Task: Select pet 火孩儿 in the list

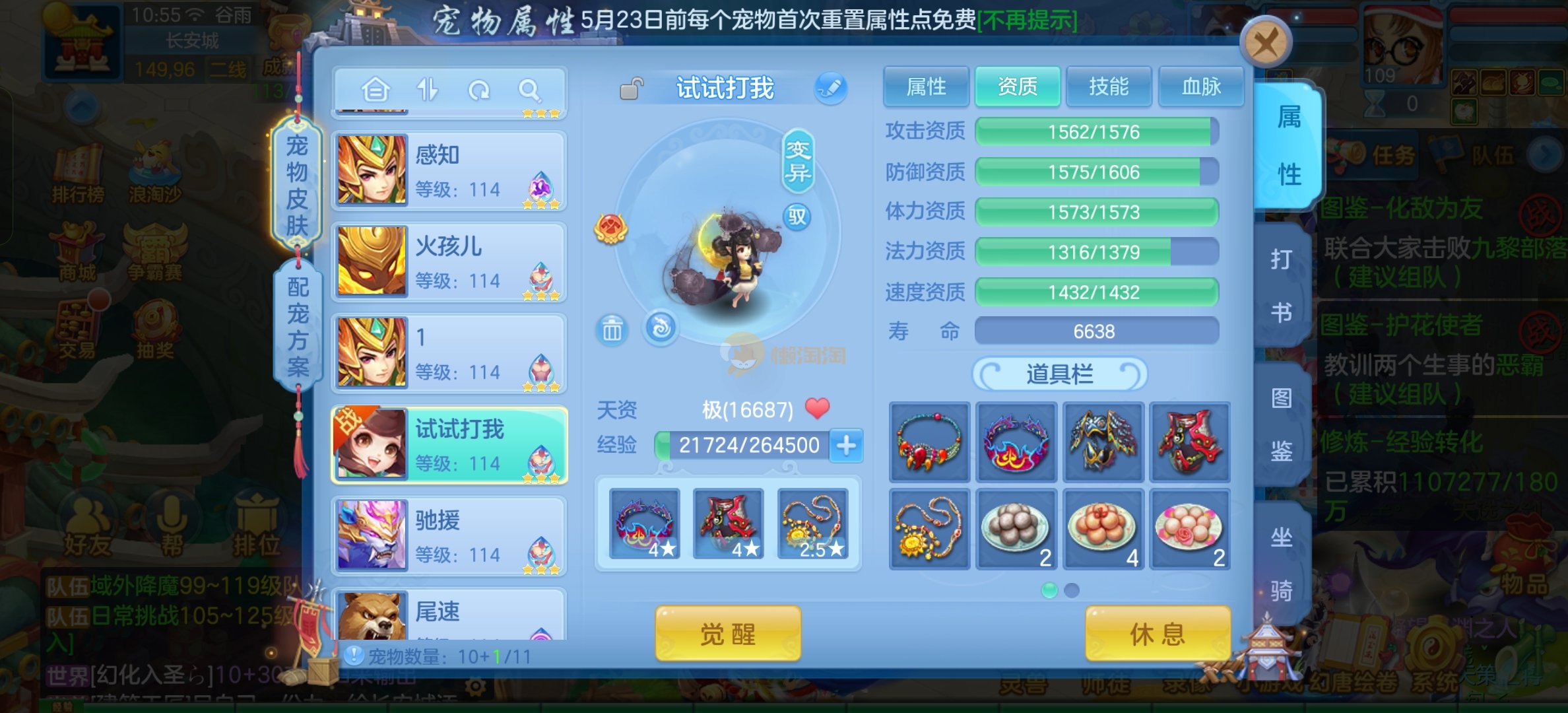Action: 449,262
